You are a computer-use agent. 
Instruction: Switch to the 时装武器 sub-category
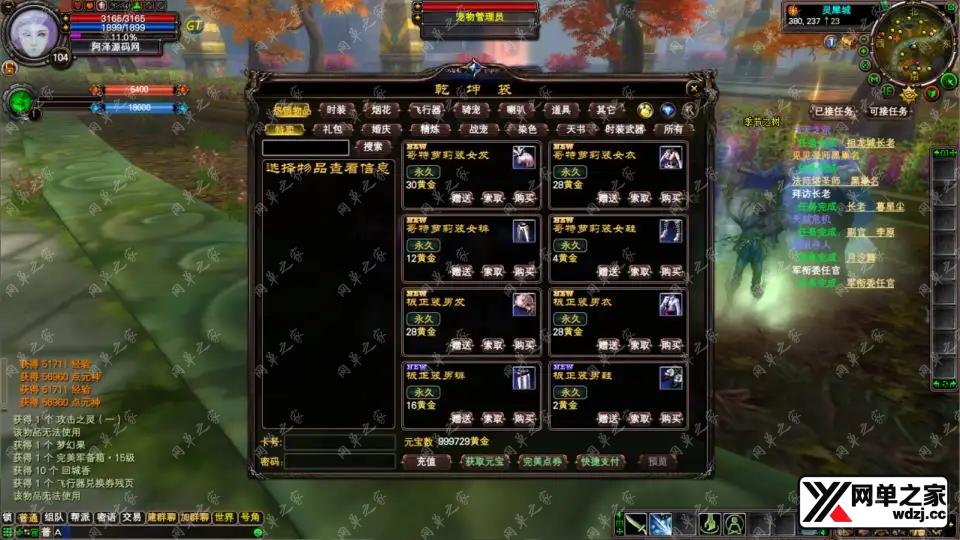(x=625, y=129)
